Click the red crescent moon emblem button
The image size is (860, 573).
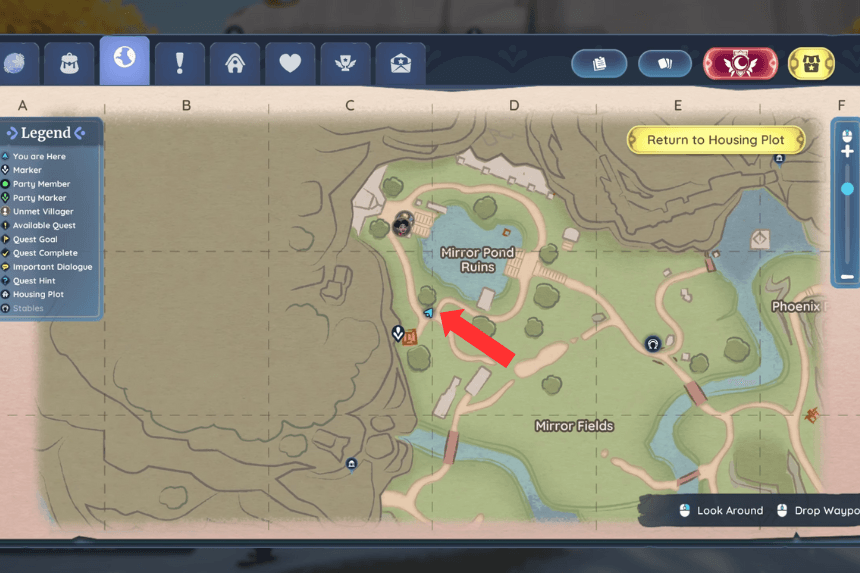coord(740,63)
